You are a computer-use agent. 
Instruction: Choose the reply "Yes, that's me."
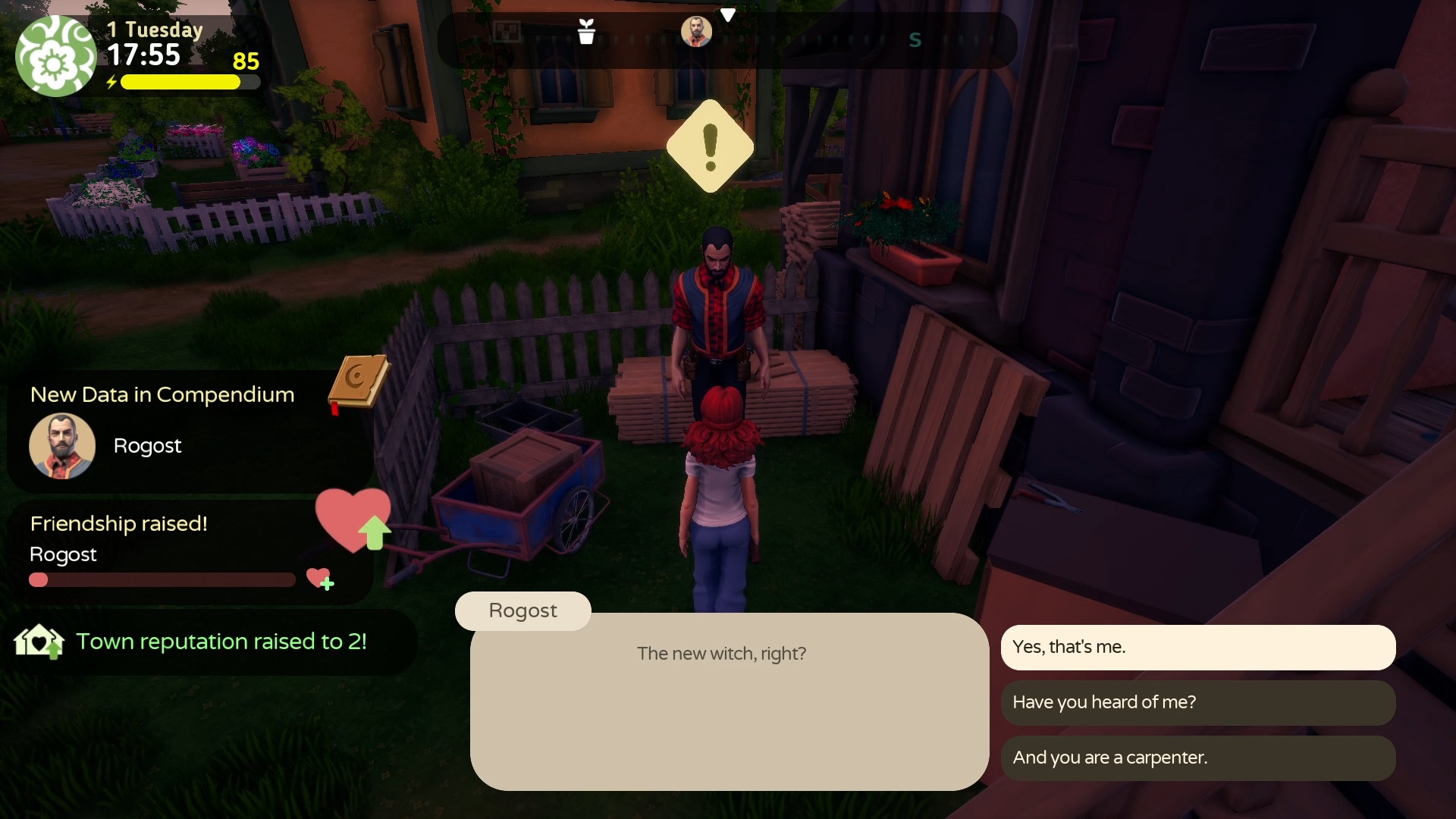[x=1197, y=647]
